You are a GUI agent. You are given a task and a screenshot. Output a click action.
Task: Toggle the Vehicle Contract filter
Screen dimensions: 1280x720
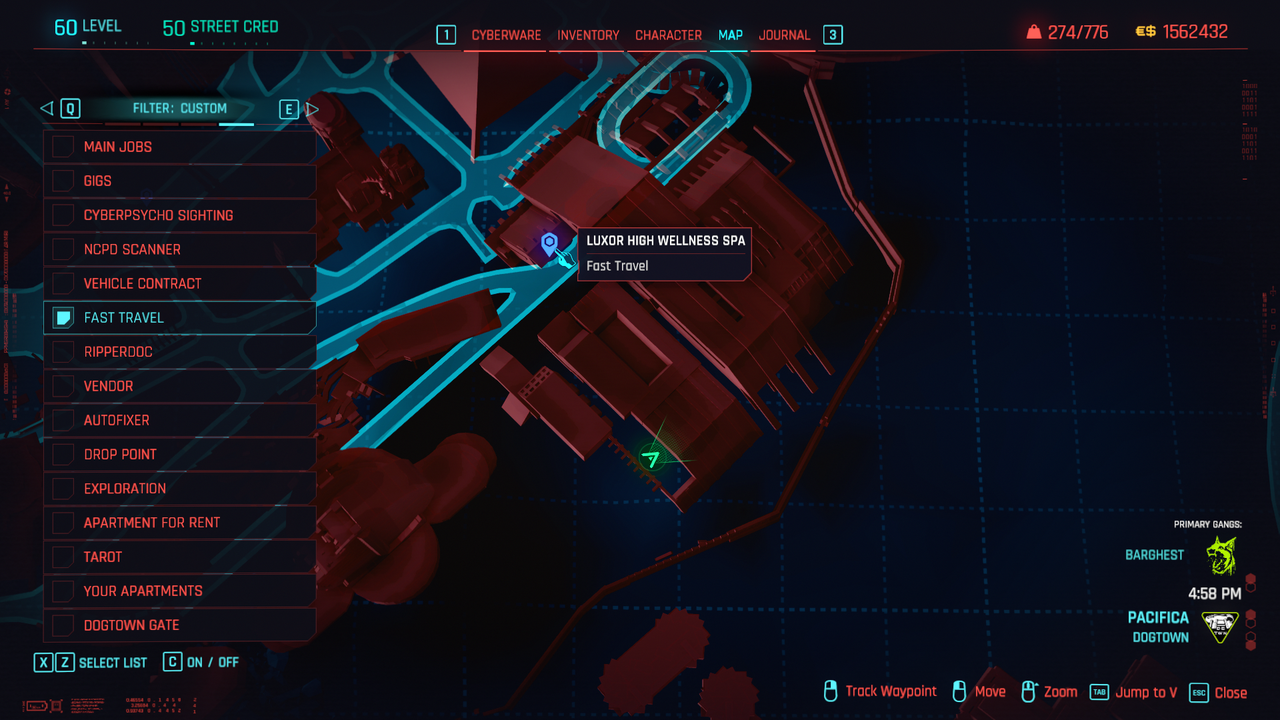click(180, 283)
